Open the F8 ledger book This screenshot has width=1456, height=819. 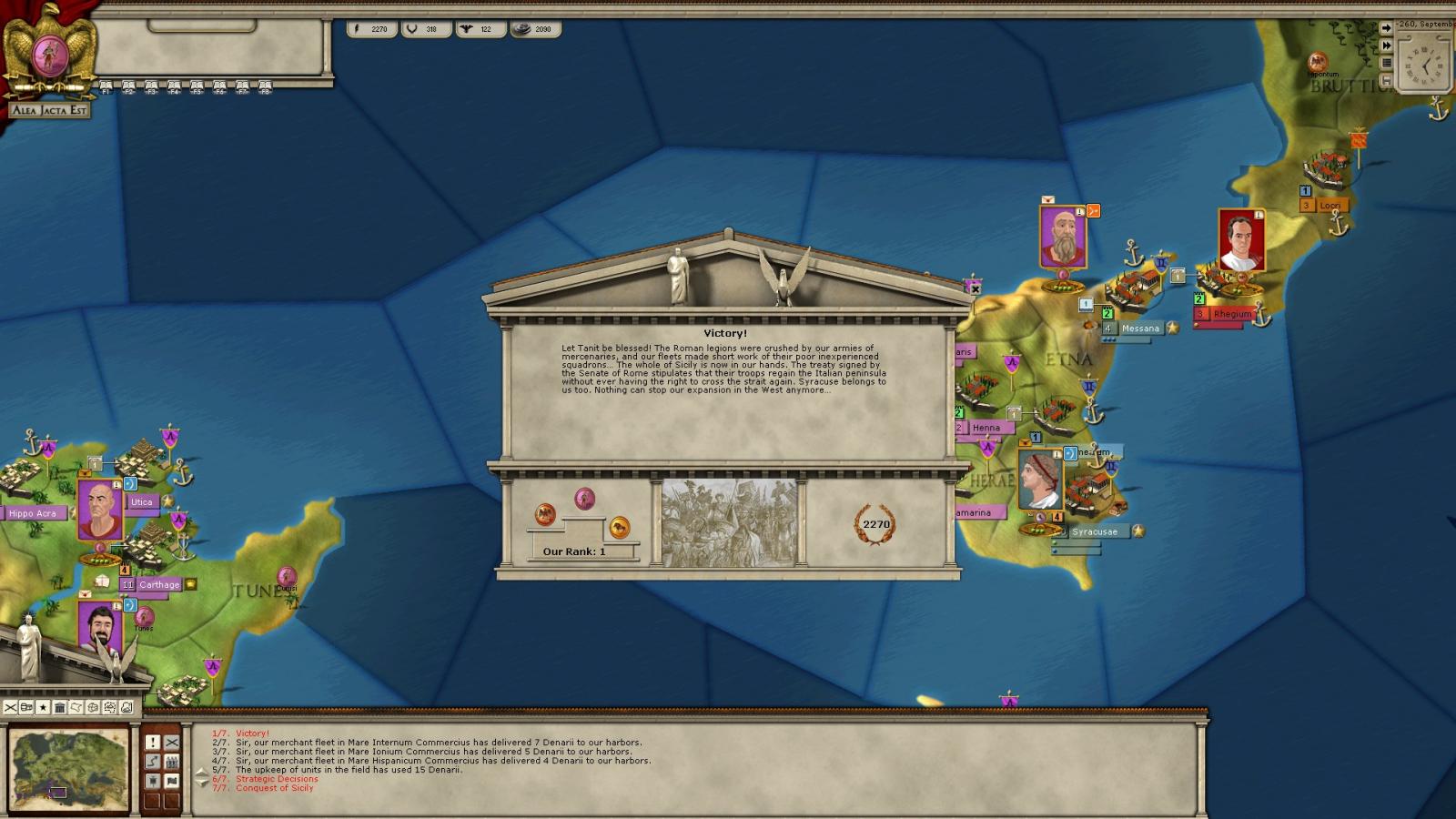click(265, 87)
